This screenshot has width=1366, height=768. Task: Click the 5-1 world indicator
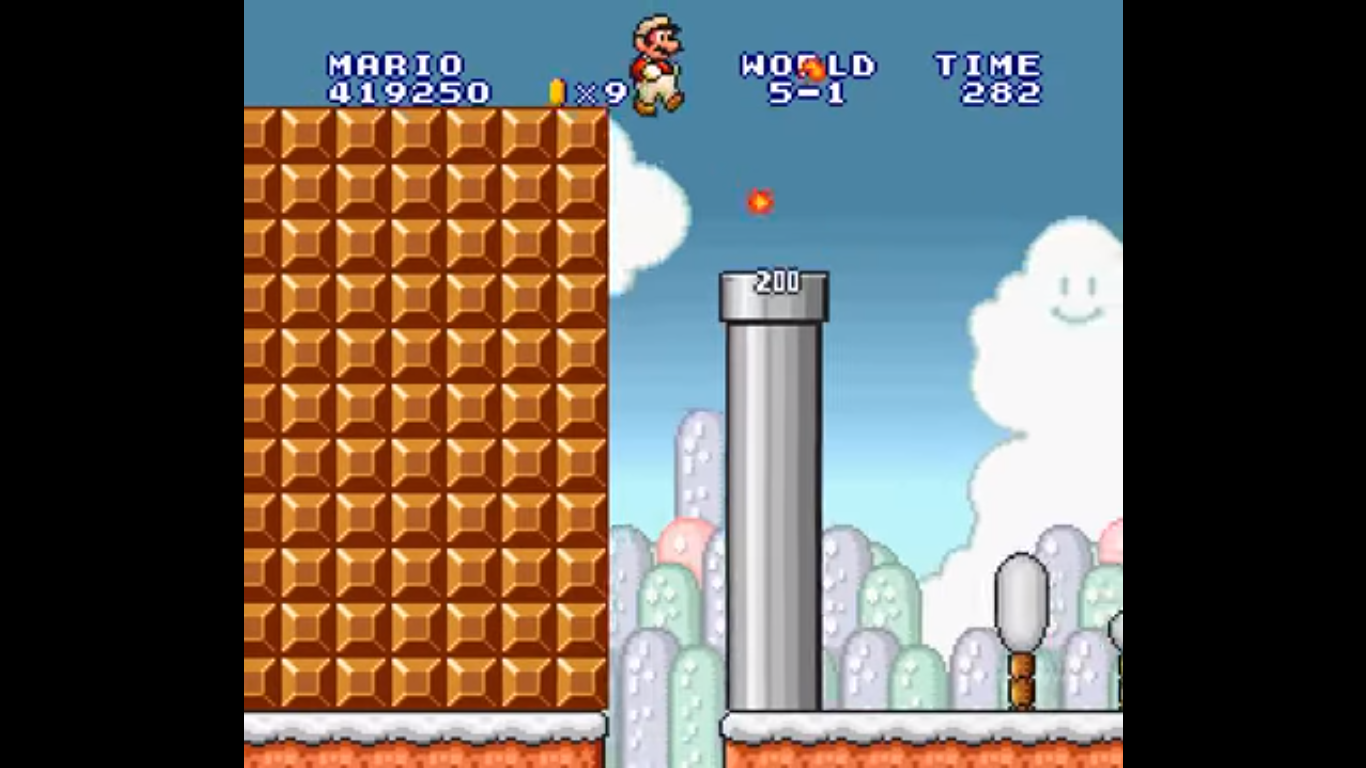click(x=806, y=92)
